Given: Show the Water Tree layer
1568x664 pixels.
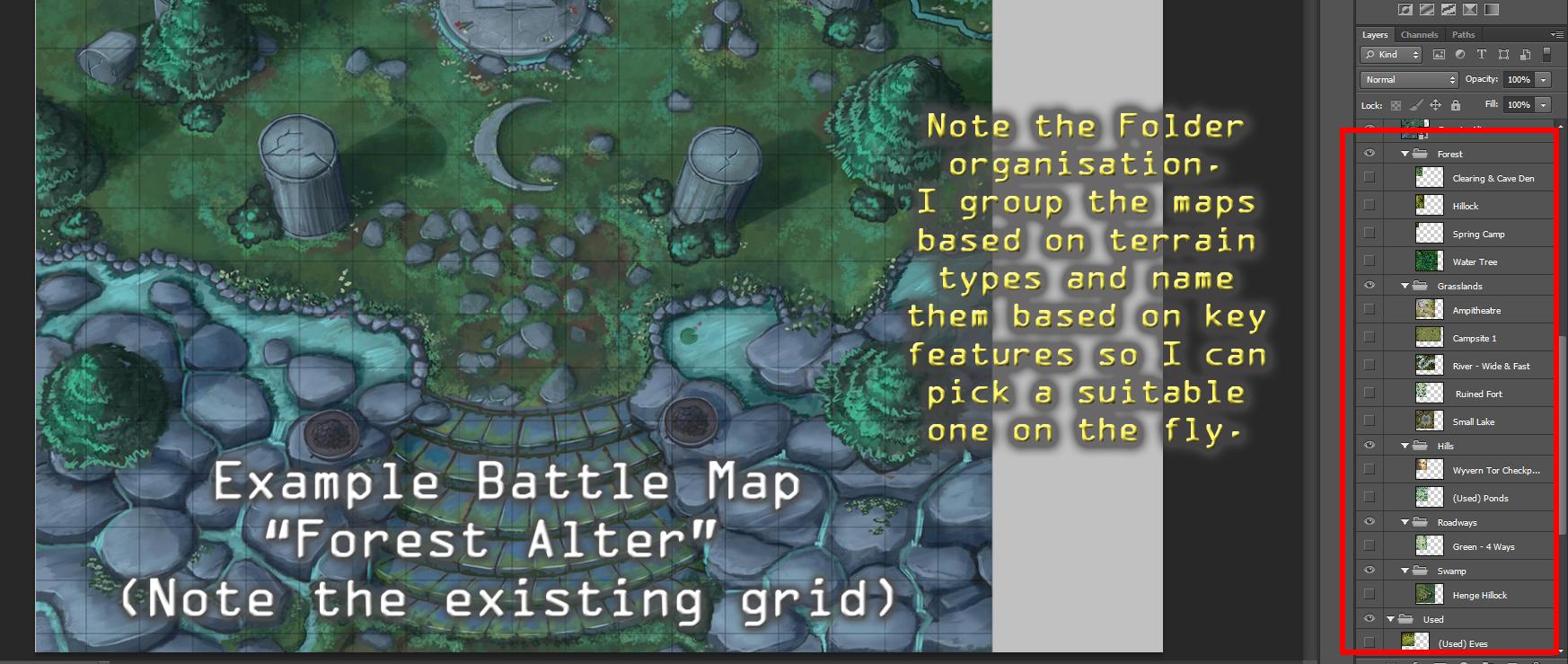Looking at the screenshot, I should (1370, 261).
